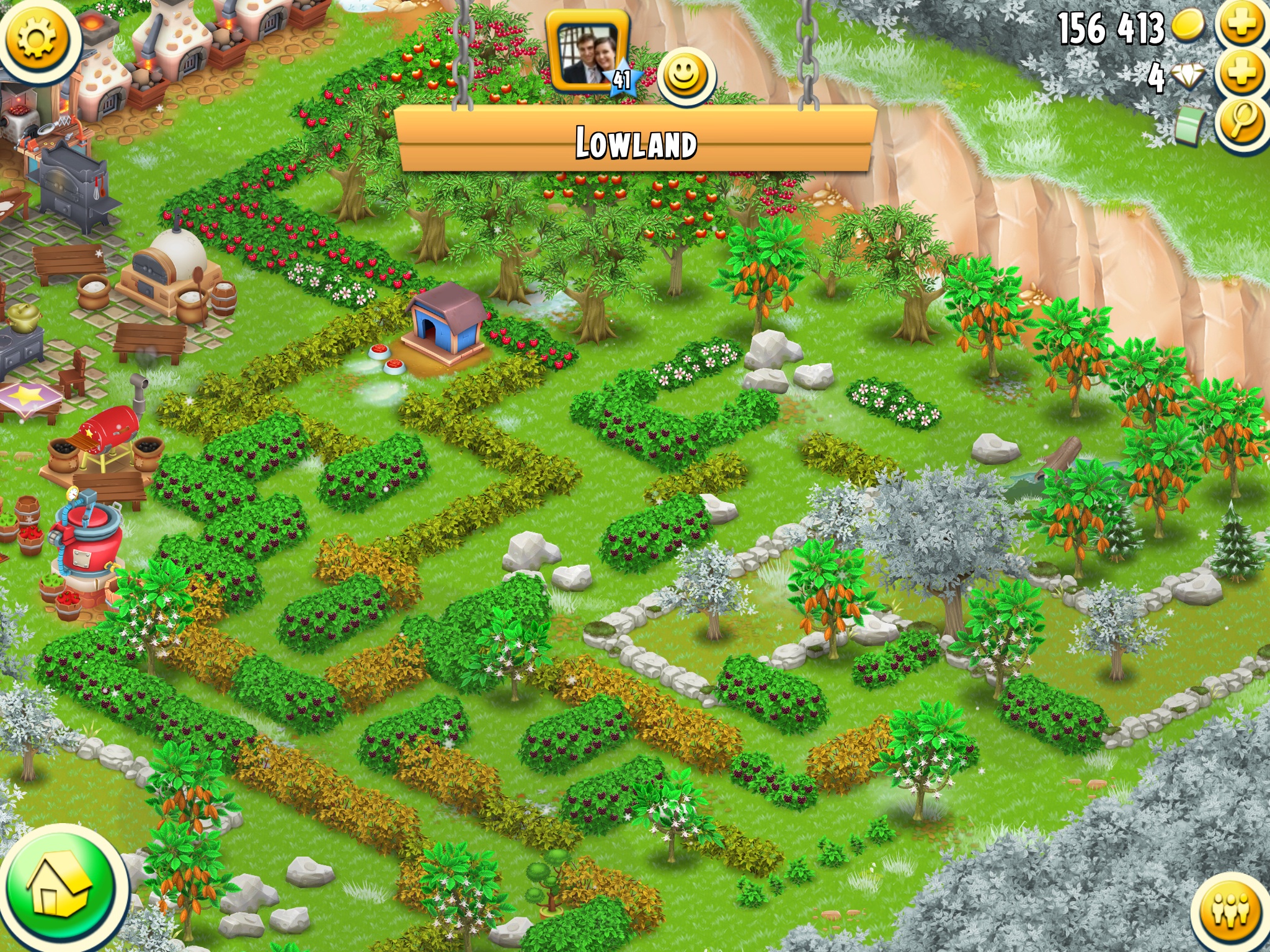Activate the magnifying glass button
1270x952 pixels.
[x=1242, y=123]
